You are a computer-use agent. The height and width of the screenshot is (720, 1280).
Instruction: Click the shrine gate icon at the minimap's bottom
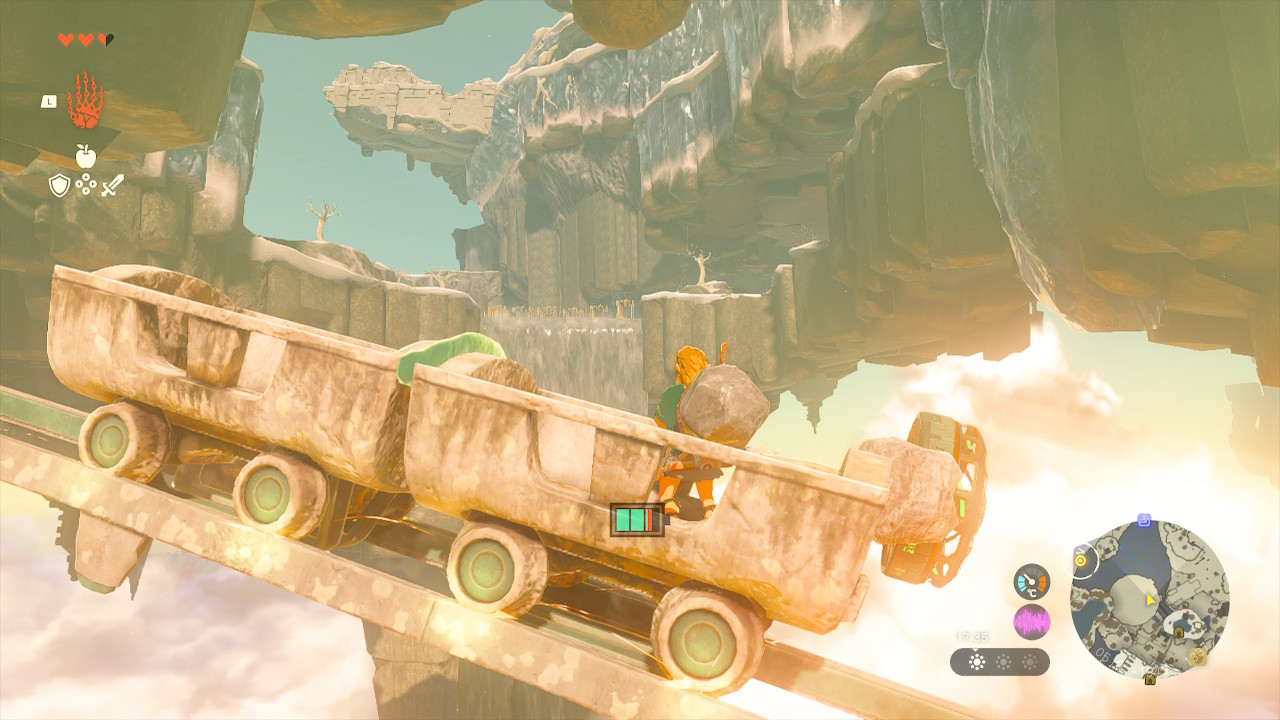point(1150,681)
